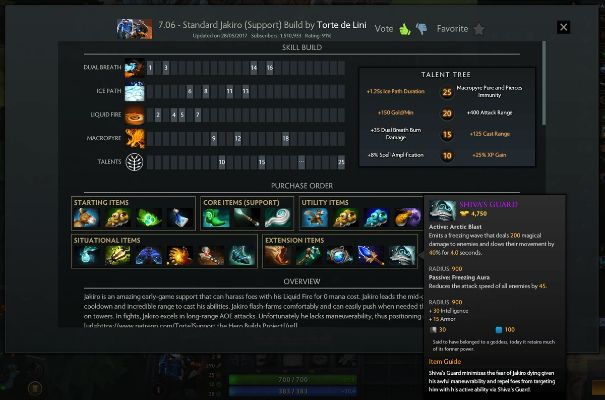Image resolution: width=605 pixels, height=400 pixels.
Task: Choose the Liquid Fire ability icon
Action: pyautogui.click(x=133, y=114)
